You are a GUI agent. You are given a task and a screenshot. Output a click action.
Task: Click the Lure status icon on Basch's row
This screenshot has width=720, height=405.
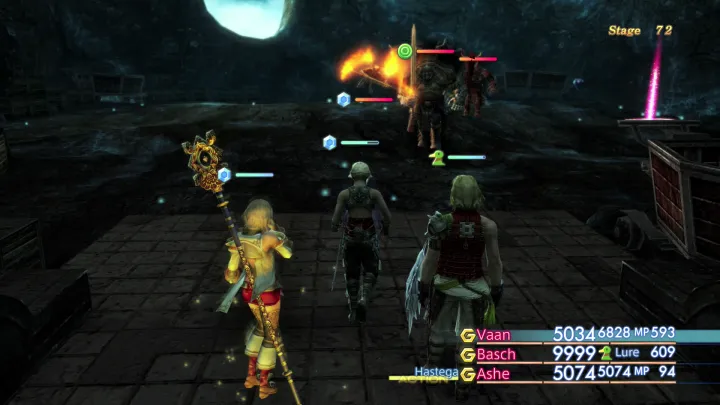tap(605, 353)
